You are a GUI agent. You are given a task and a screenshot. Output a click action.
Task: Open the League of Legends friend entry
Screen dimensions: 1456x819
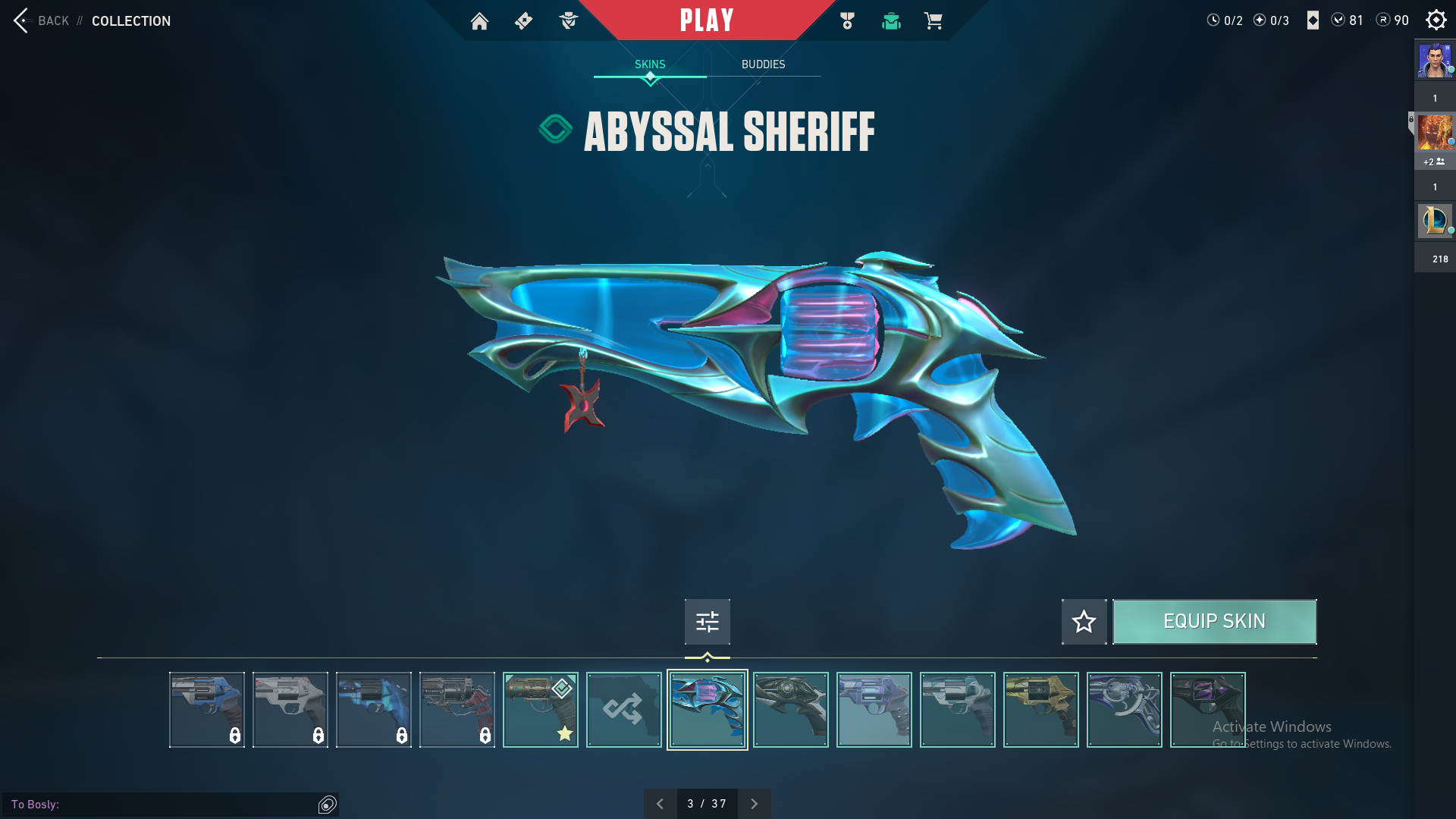click(x=1435, y=221)
